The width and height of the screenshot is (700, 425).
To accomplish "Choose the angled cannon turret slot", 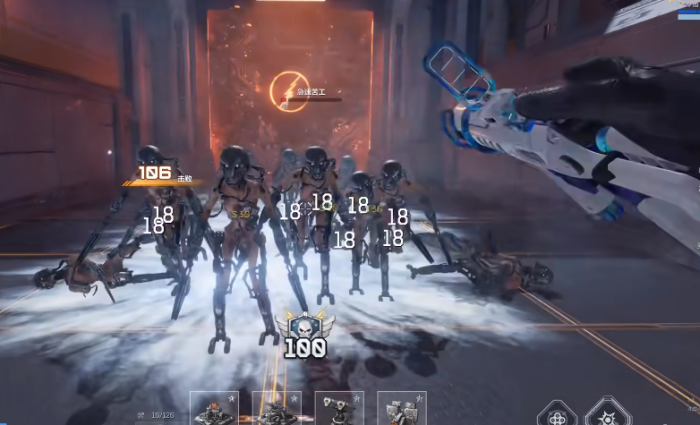I will (x=339, y=410).
